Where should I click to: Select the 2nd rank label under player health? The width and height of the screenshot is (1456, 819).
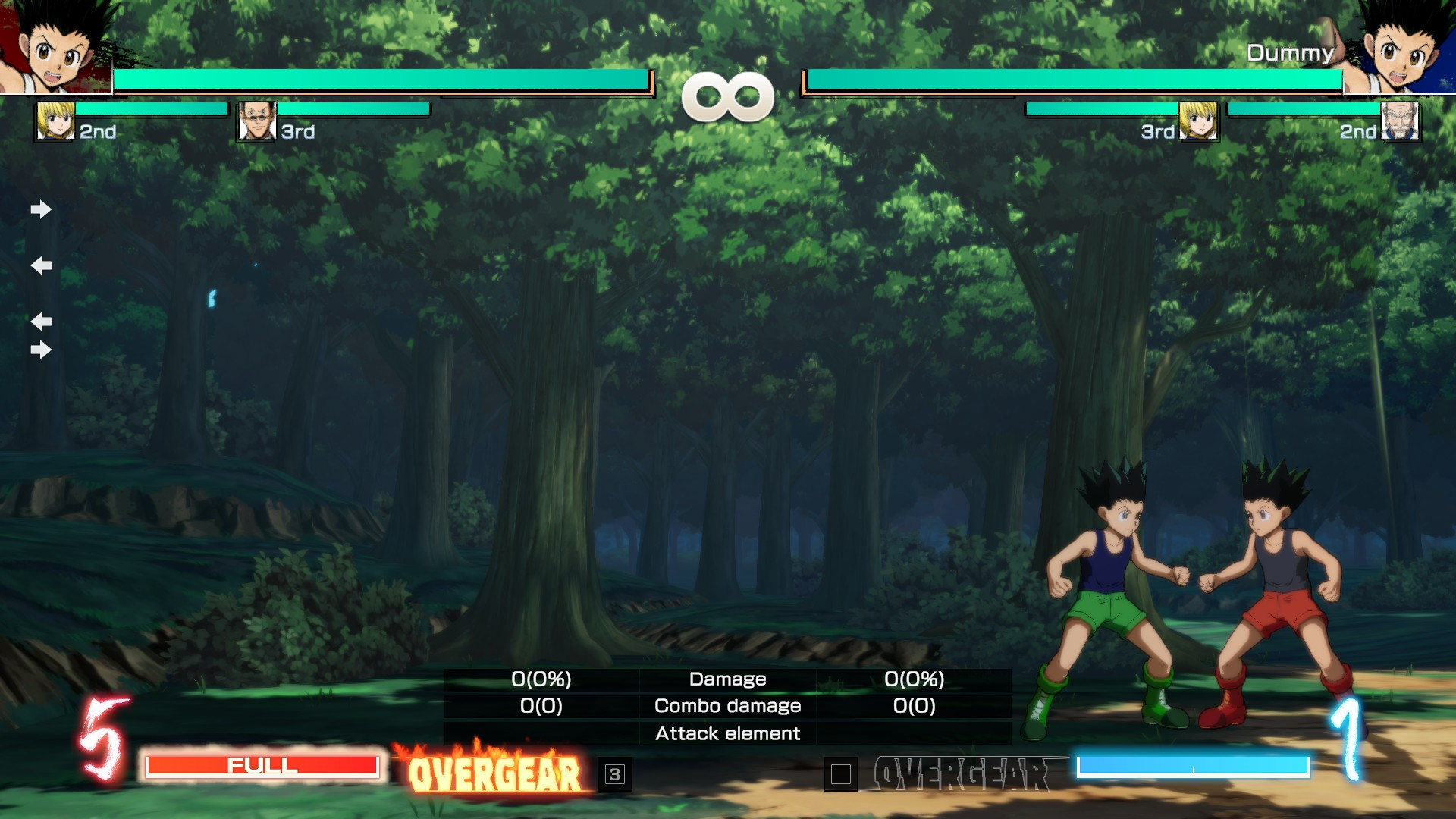tap(97, 130)
